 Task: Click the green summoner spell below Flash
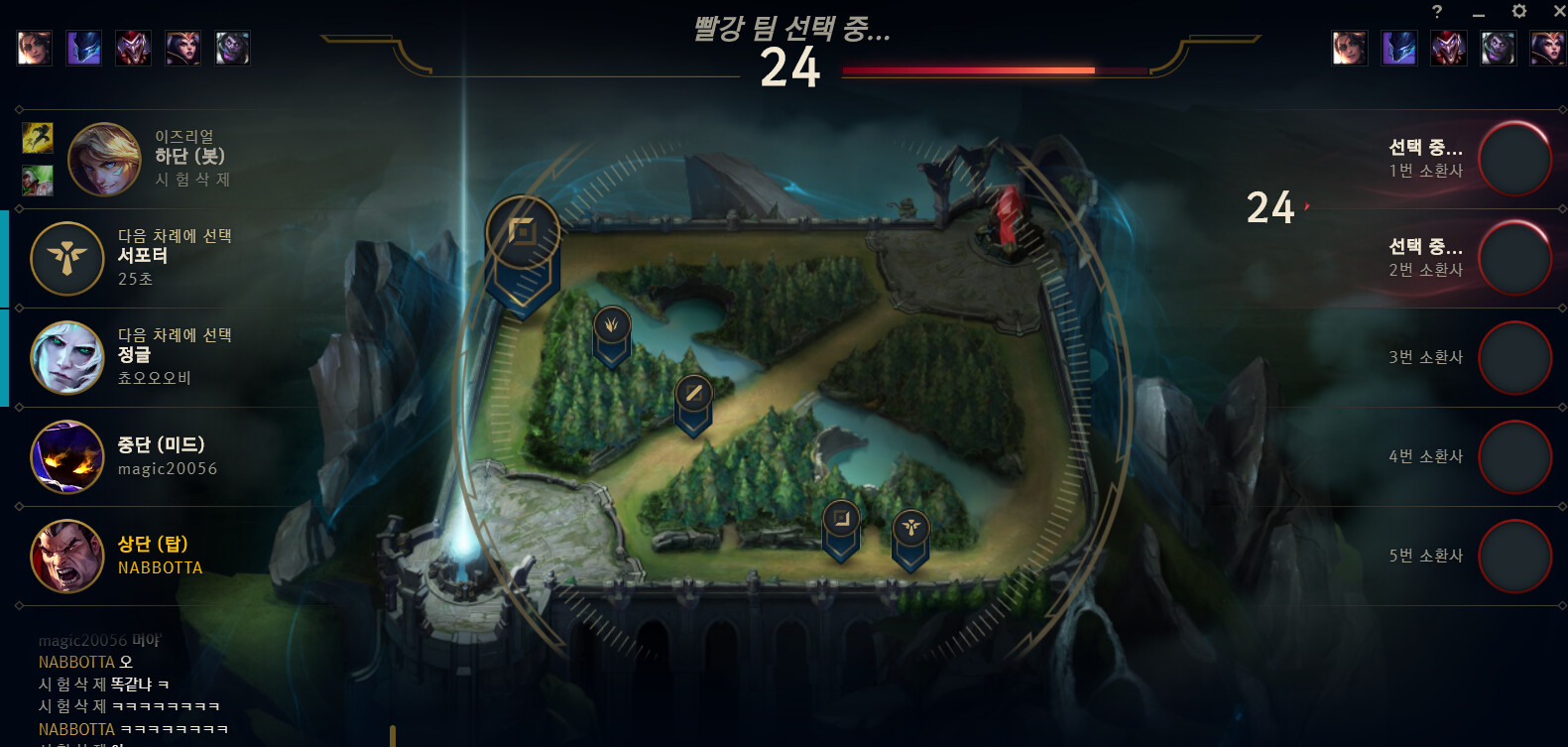click(x=38, y=181)
